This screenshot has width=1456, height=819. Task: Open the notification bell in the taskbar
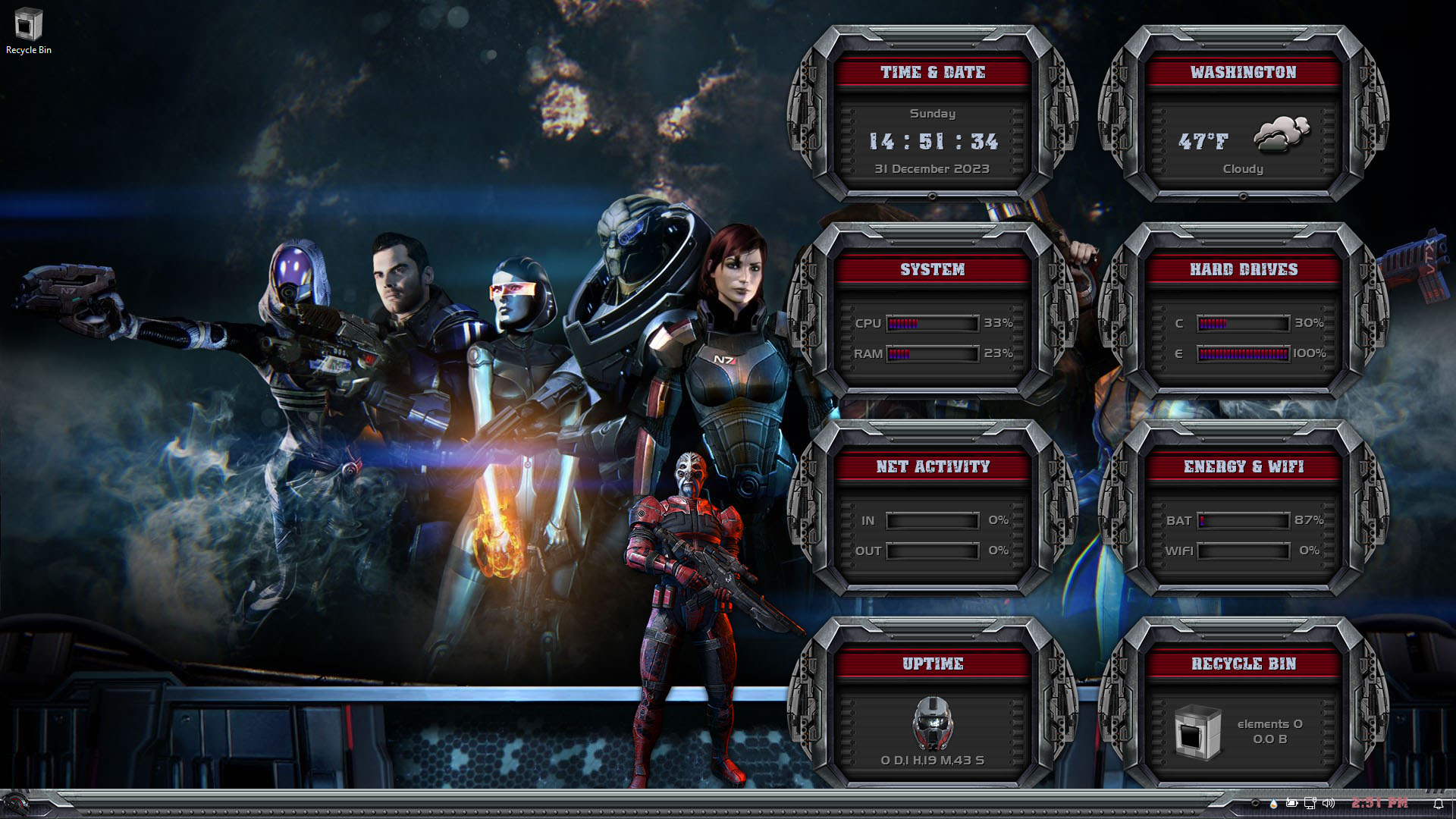[x=1438, y=804]
